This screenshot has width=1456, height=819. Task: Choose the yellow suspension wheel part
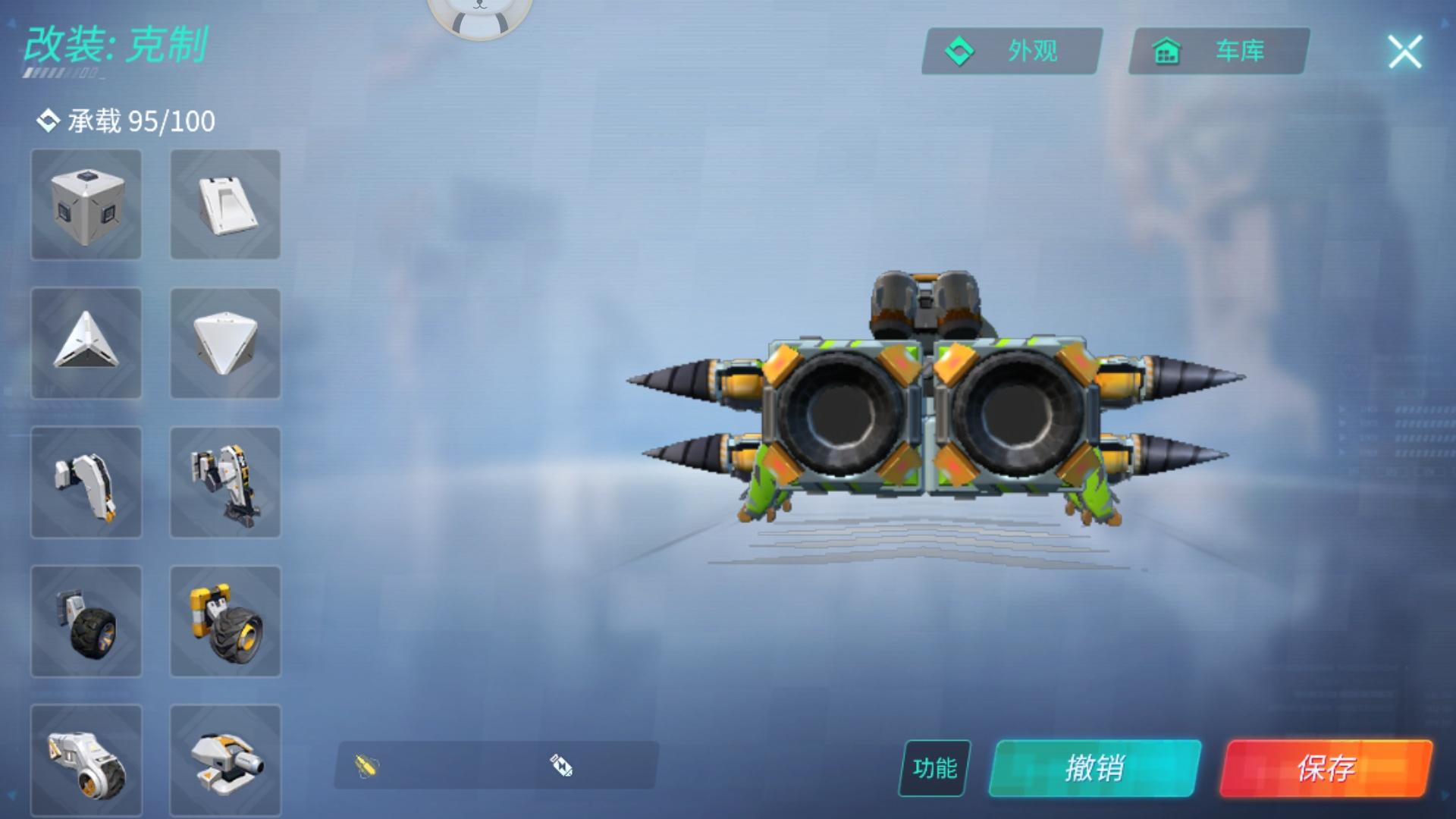225,622
